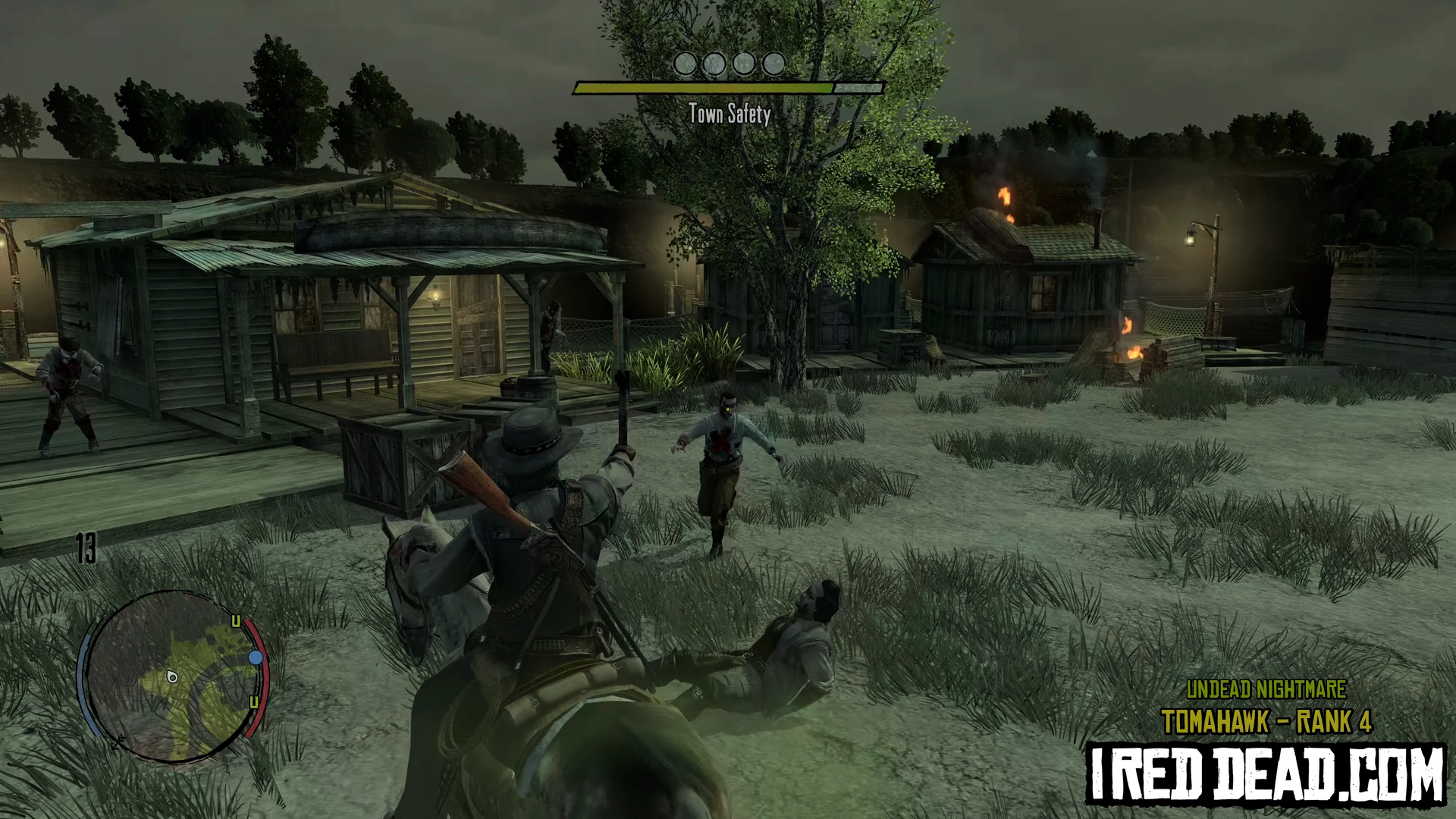Select the blue marker on the minimap
1456x819 pixels.
256,657
